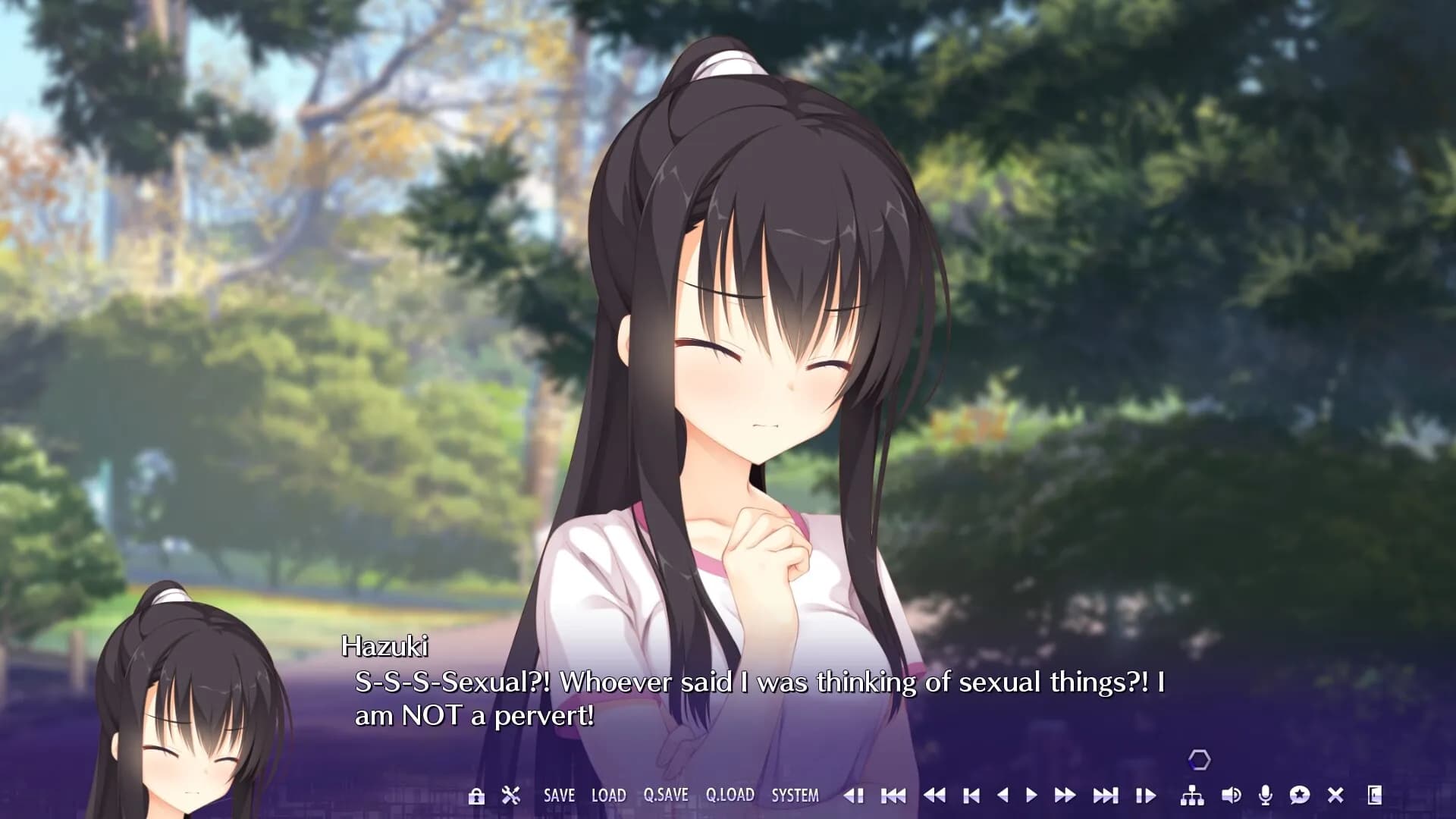Open favorite messages speech bubble icon

click(1299, 795)
